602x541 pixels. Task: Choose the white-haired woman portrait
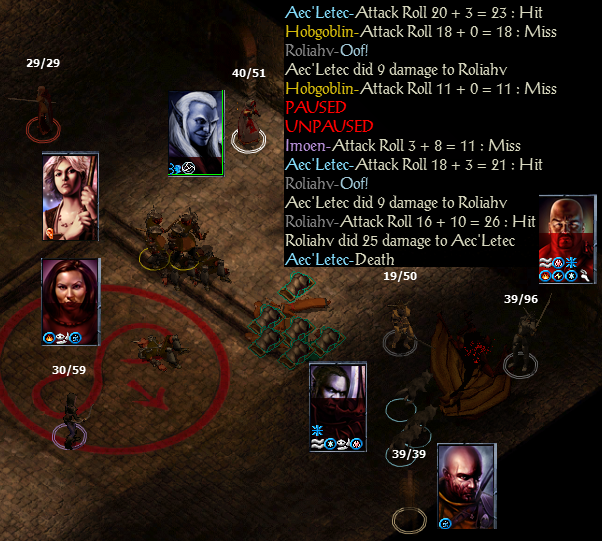[70, 195]
